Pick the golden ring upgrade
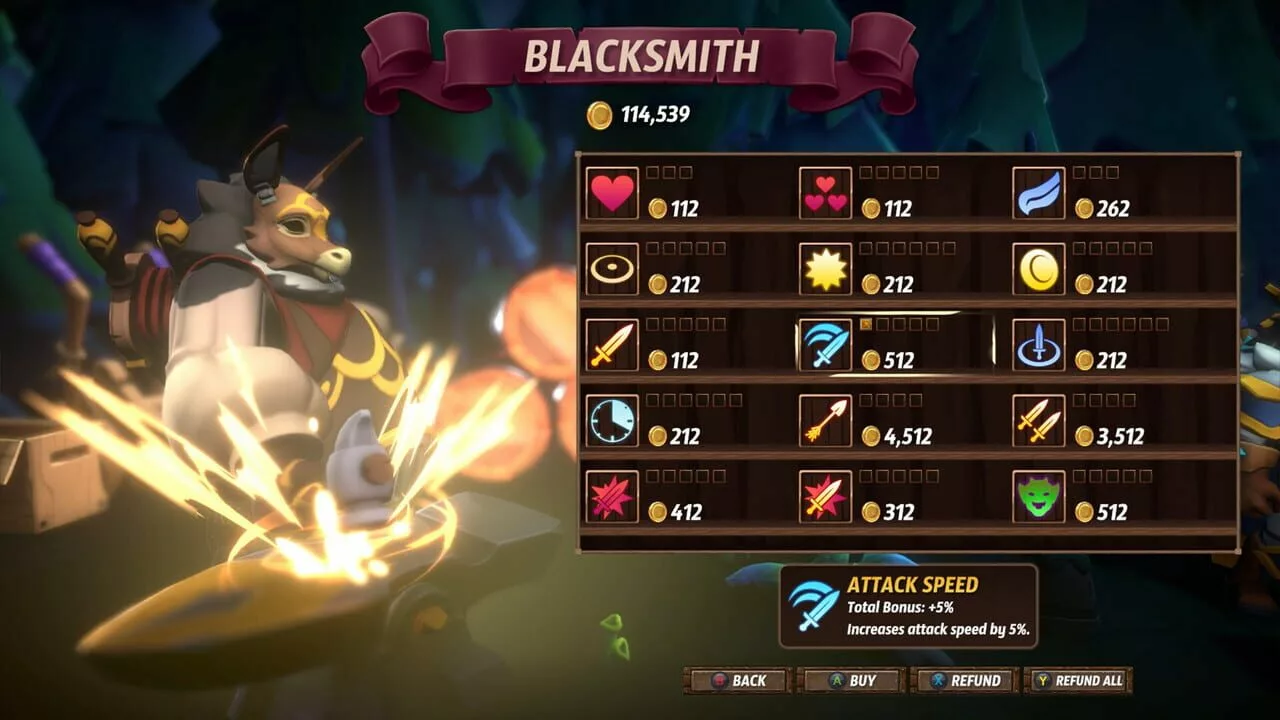 tap(612, 269)
